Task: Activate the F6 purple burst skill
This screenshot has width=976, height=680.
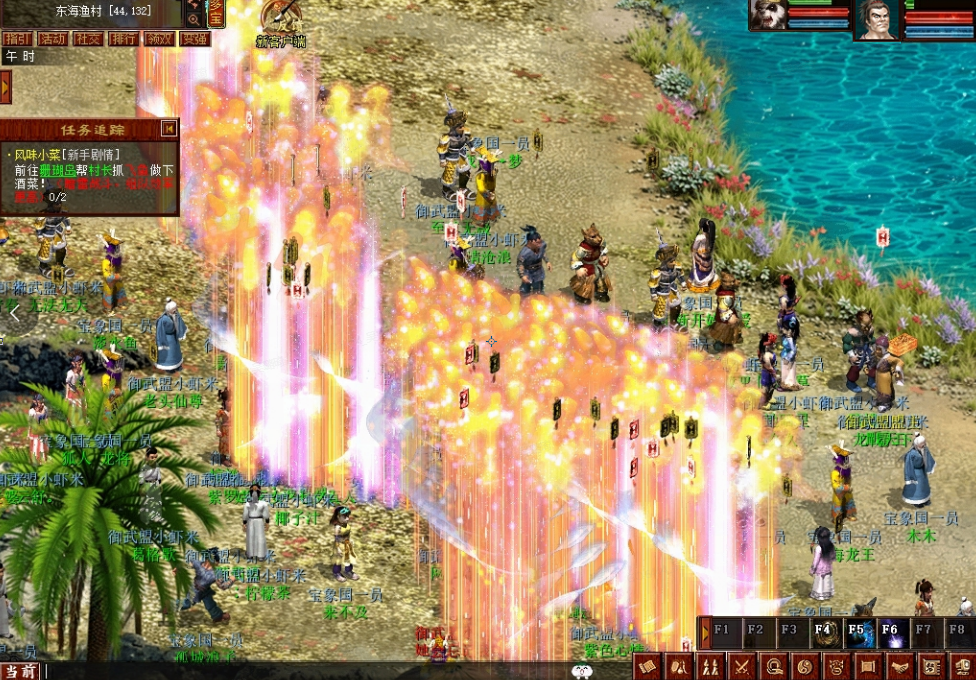Action: [x=891, y=632]
